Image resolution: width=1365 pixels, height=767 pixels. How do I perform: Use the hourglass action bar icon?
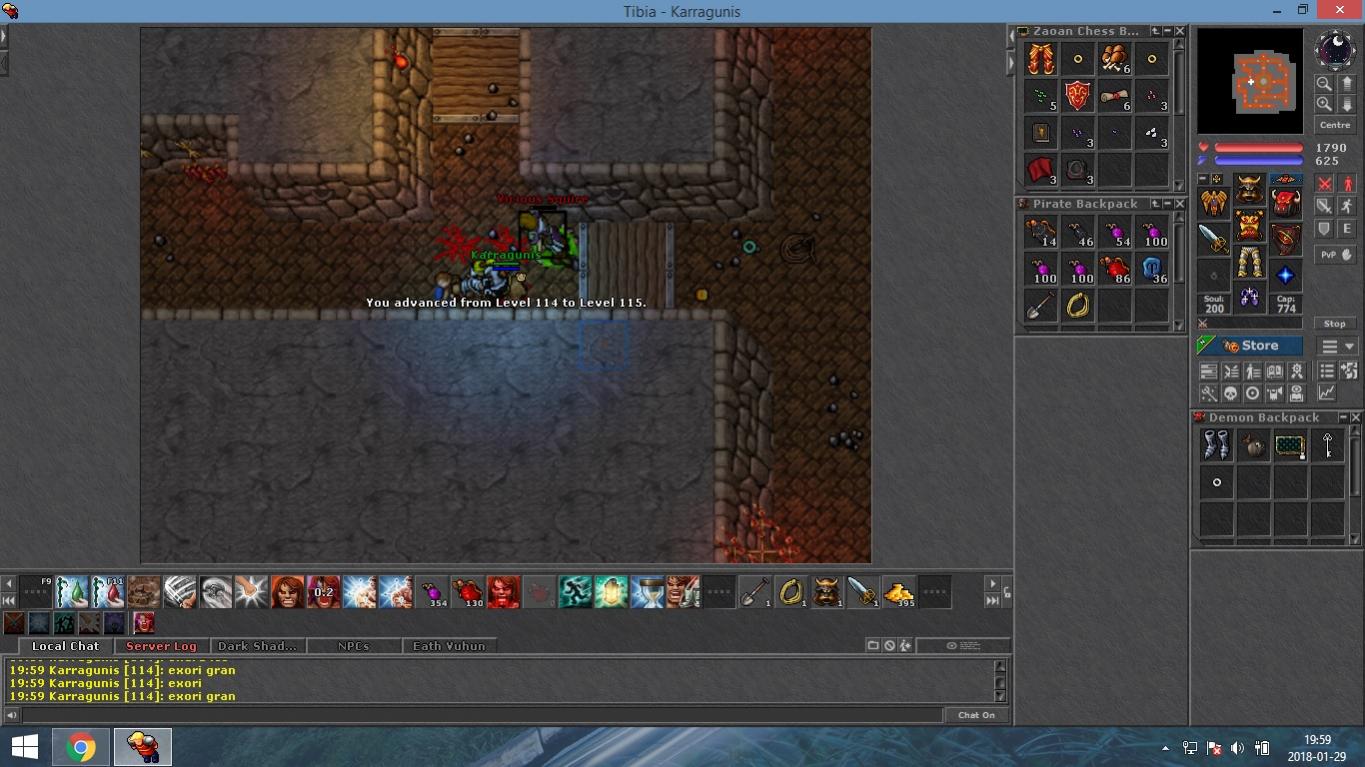647,592
